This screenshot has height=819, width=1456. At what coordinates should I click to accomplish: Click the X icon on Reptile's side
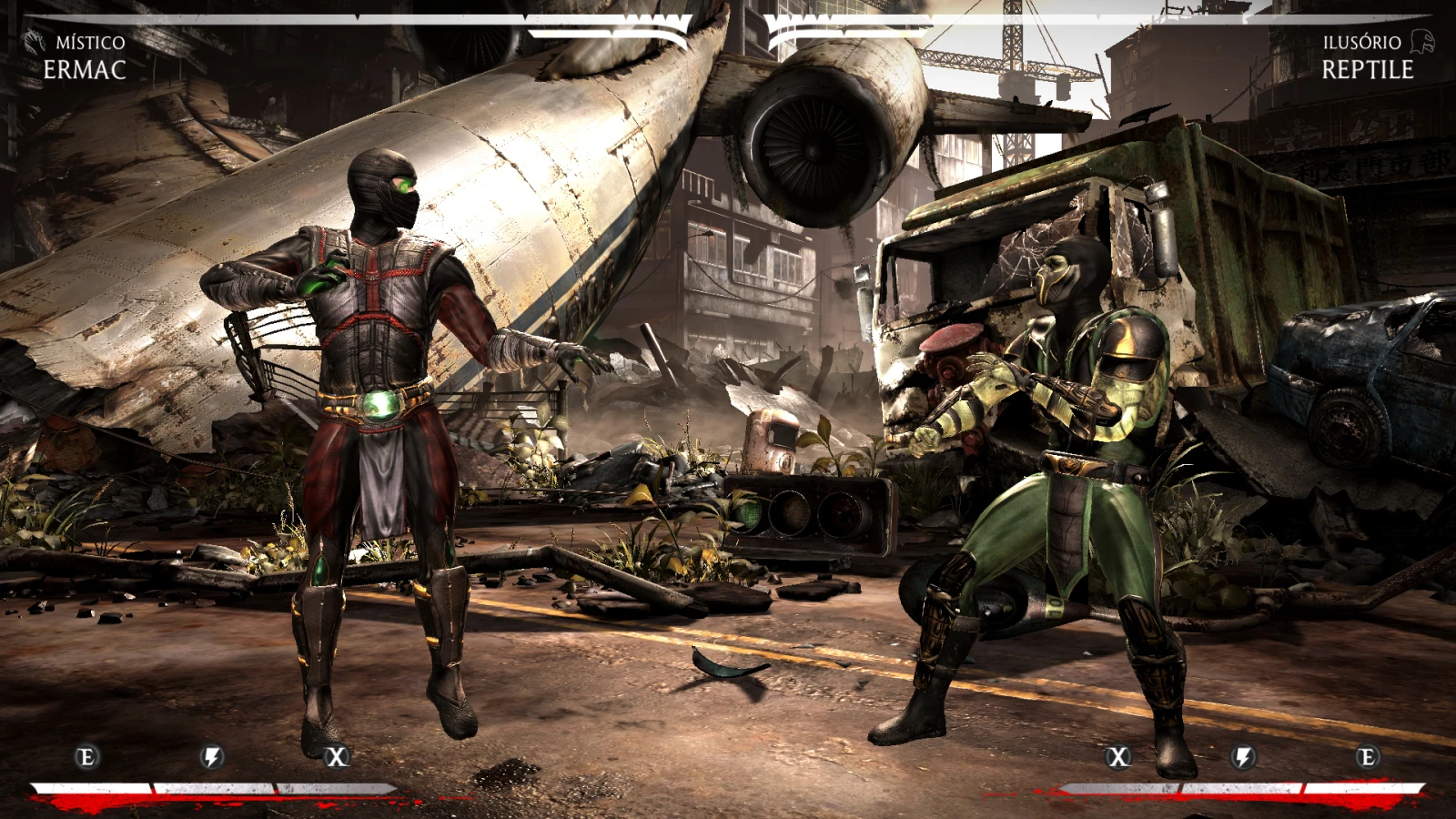[1119, 756]
